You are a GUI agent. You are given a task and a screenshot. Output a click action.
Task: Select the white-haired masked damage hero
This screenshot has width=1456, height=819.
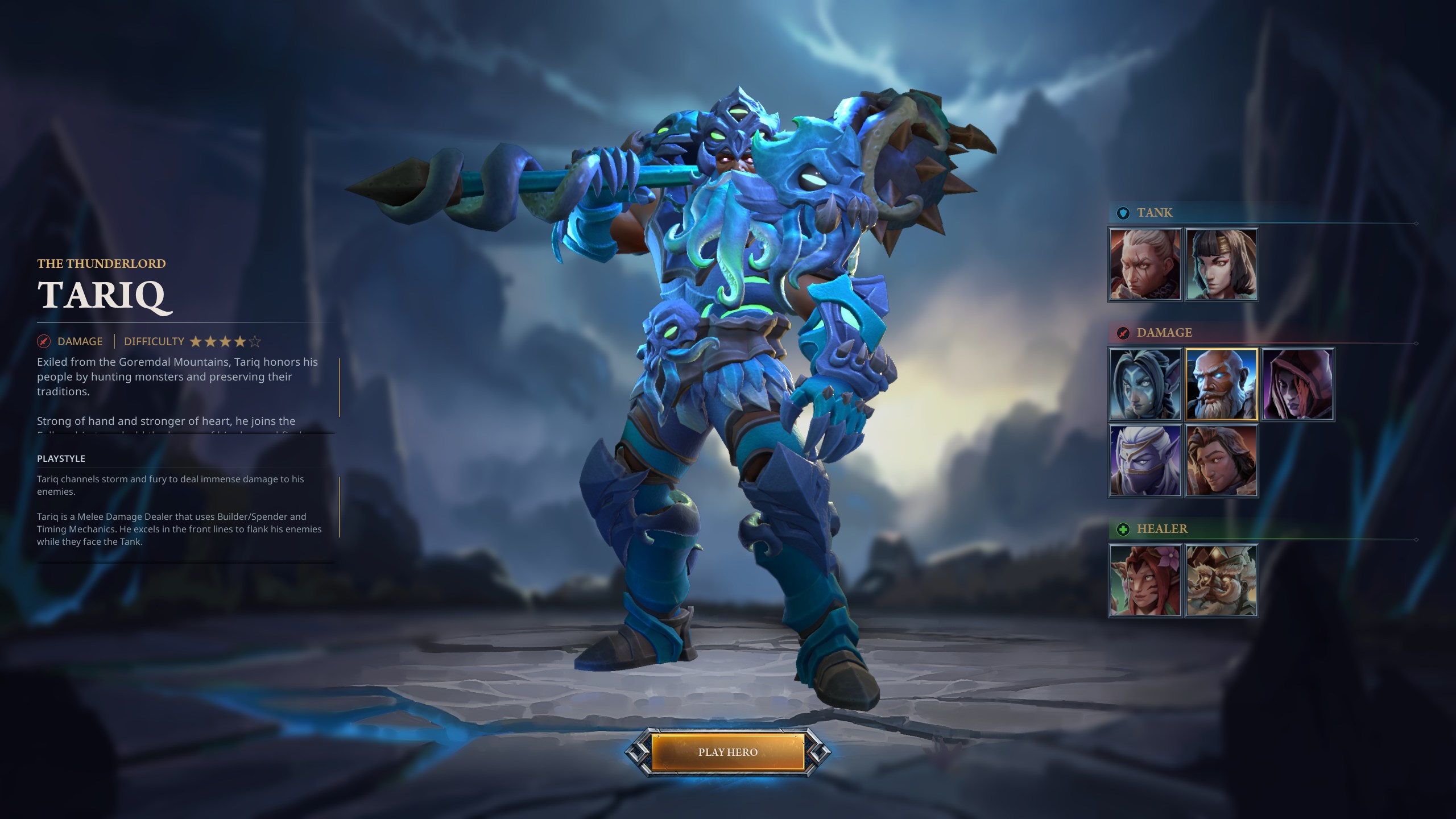[1145, 461]
